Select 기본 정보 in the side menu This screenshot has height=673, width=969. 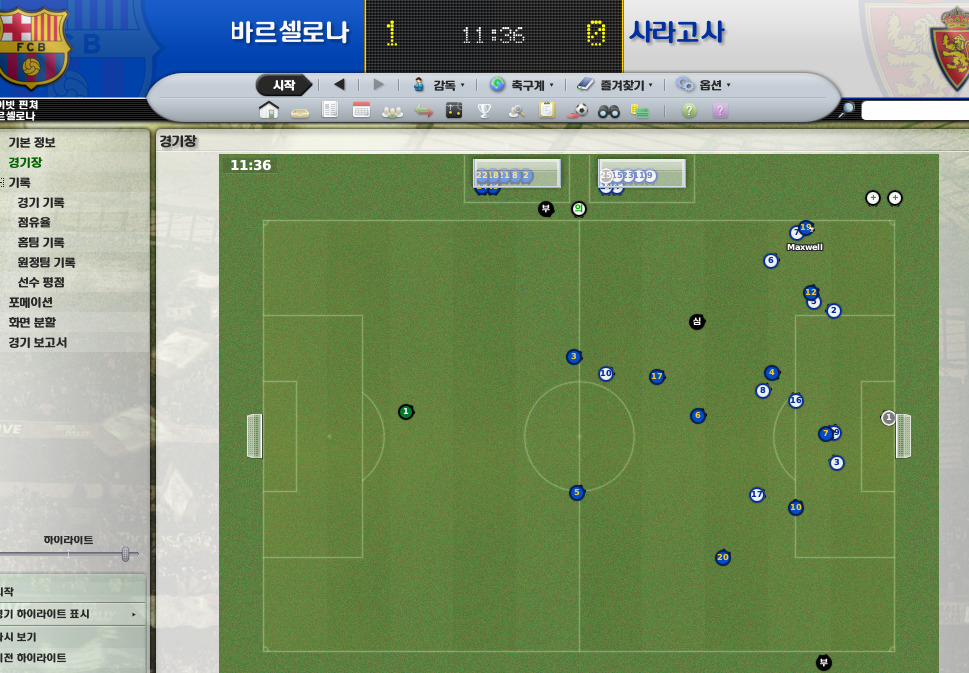(x=32, y=142)
